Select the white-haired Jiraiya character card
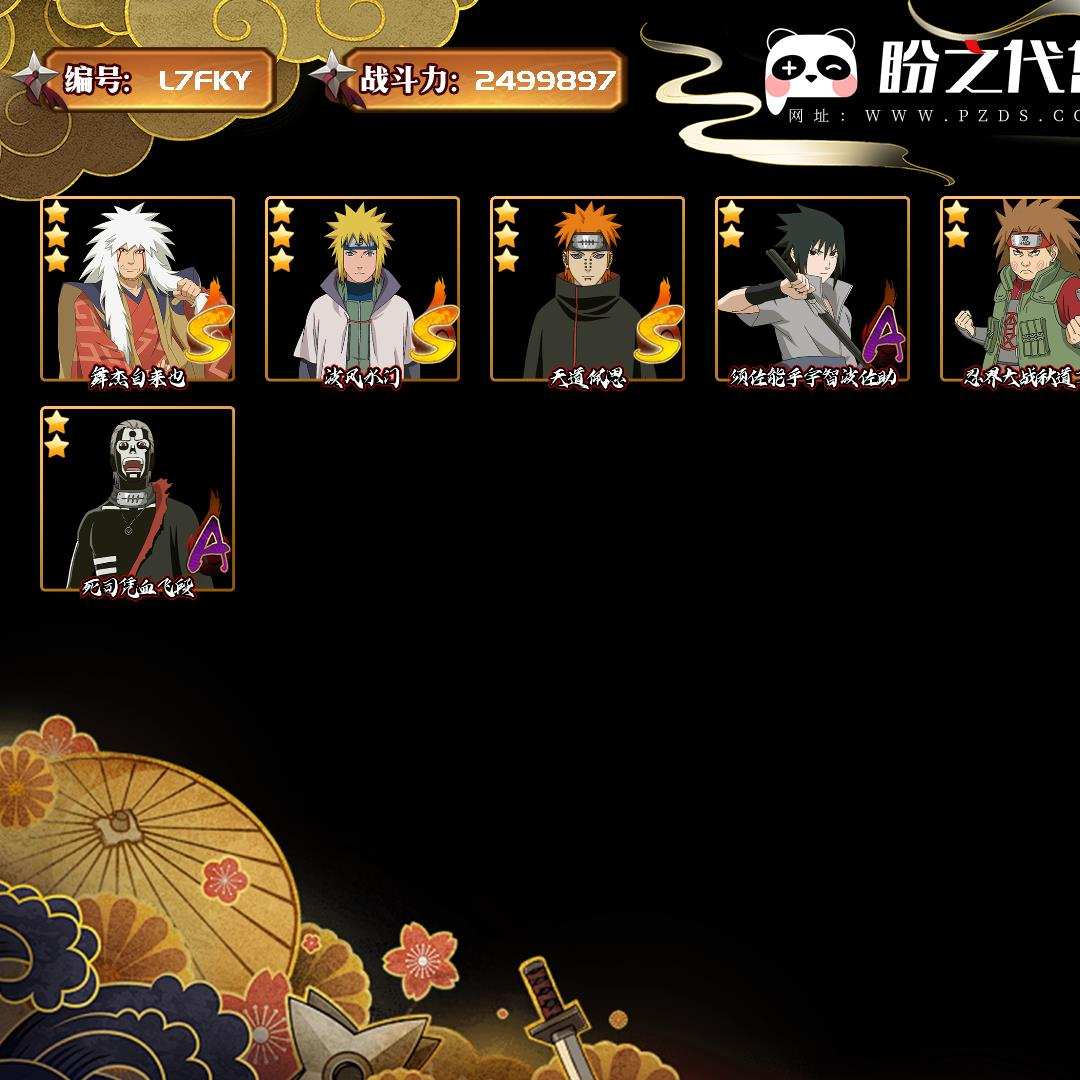The width and height of the screenshot is (1080, 1080). pyautogui.click(x=137, y=289)
